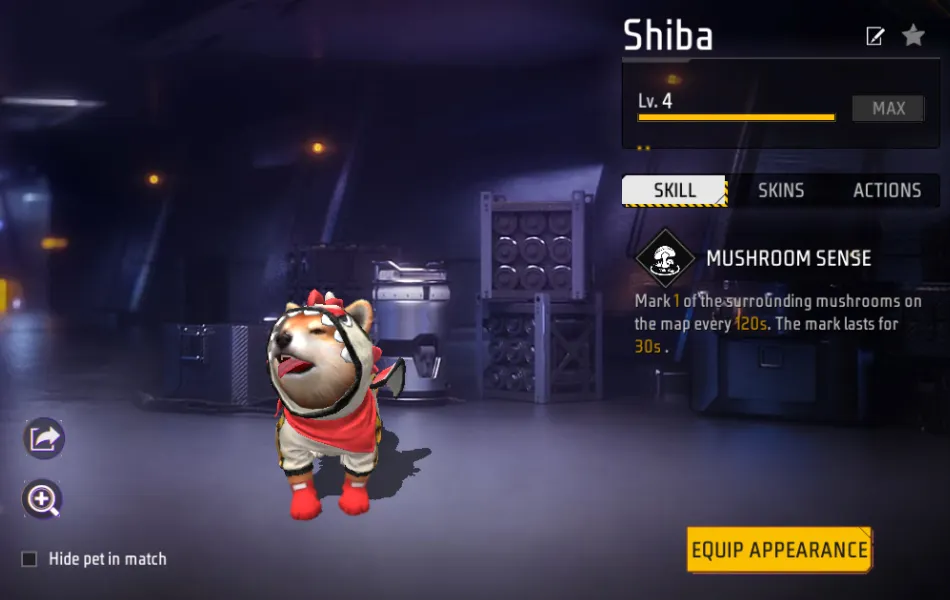Select the Mushroom Sense skill icon
This screenshot has height=600, width=950.
click(665, 259)
